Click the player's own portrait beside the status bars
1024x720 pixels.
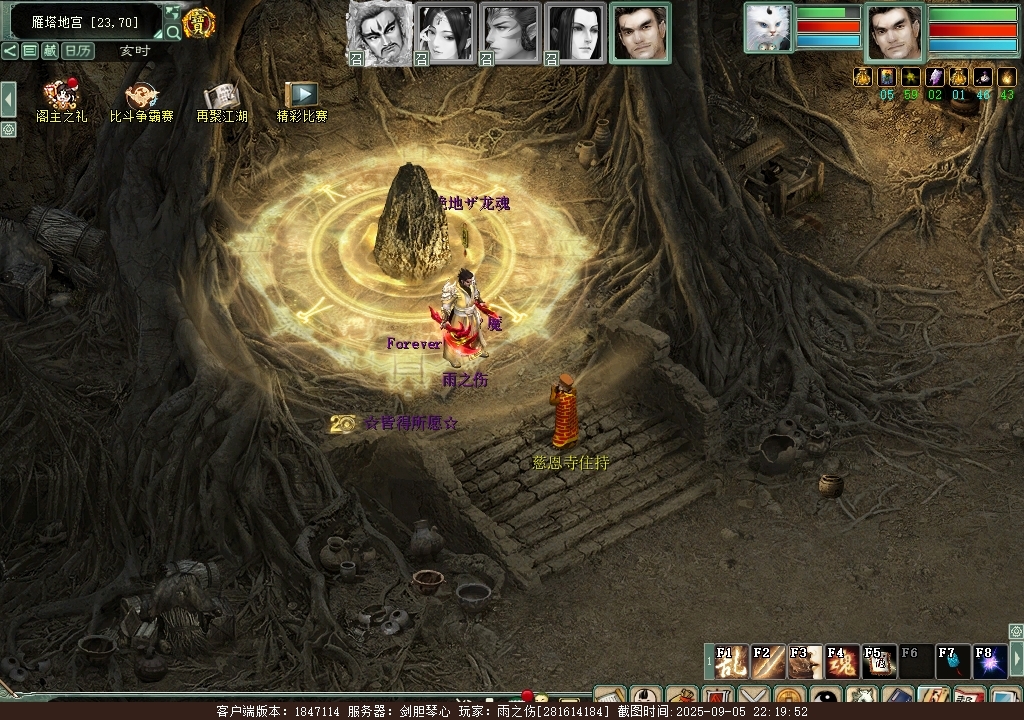[894, 33]
